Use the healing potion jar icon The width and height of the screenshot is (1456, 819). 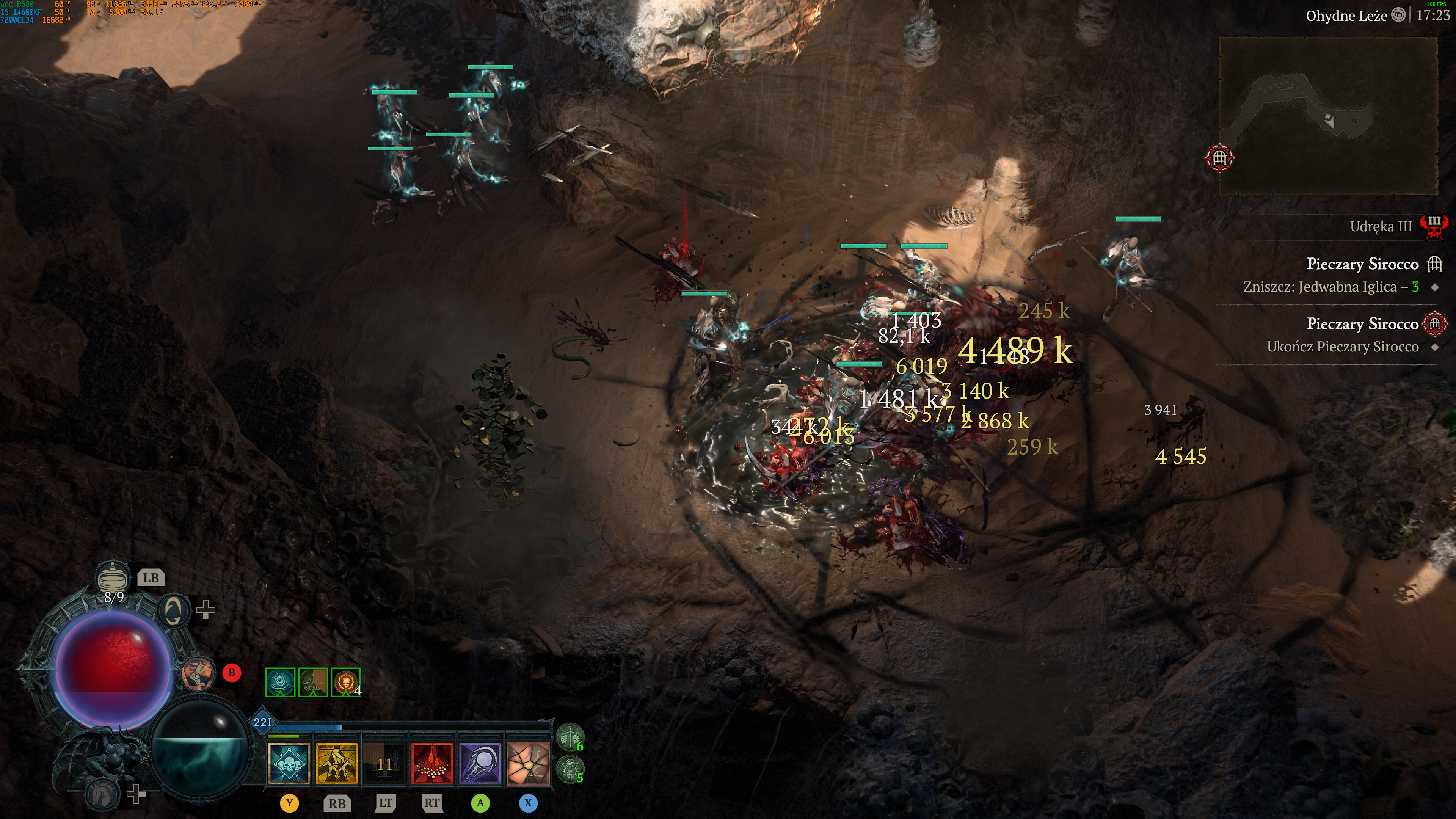113,577
